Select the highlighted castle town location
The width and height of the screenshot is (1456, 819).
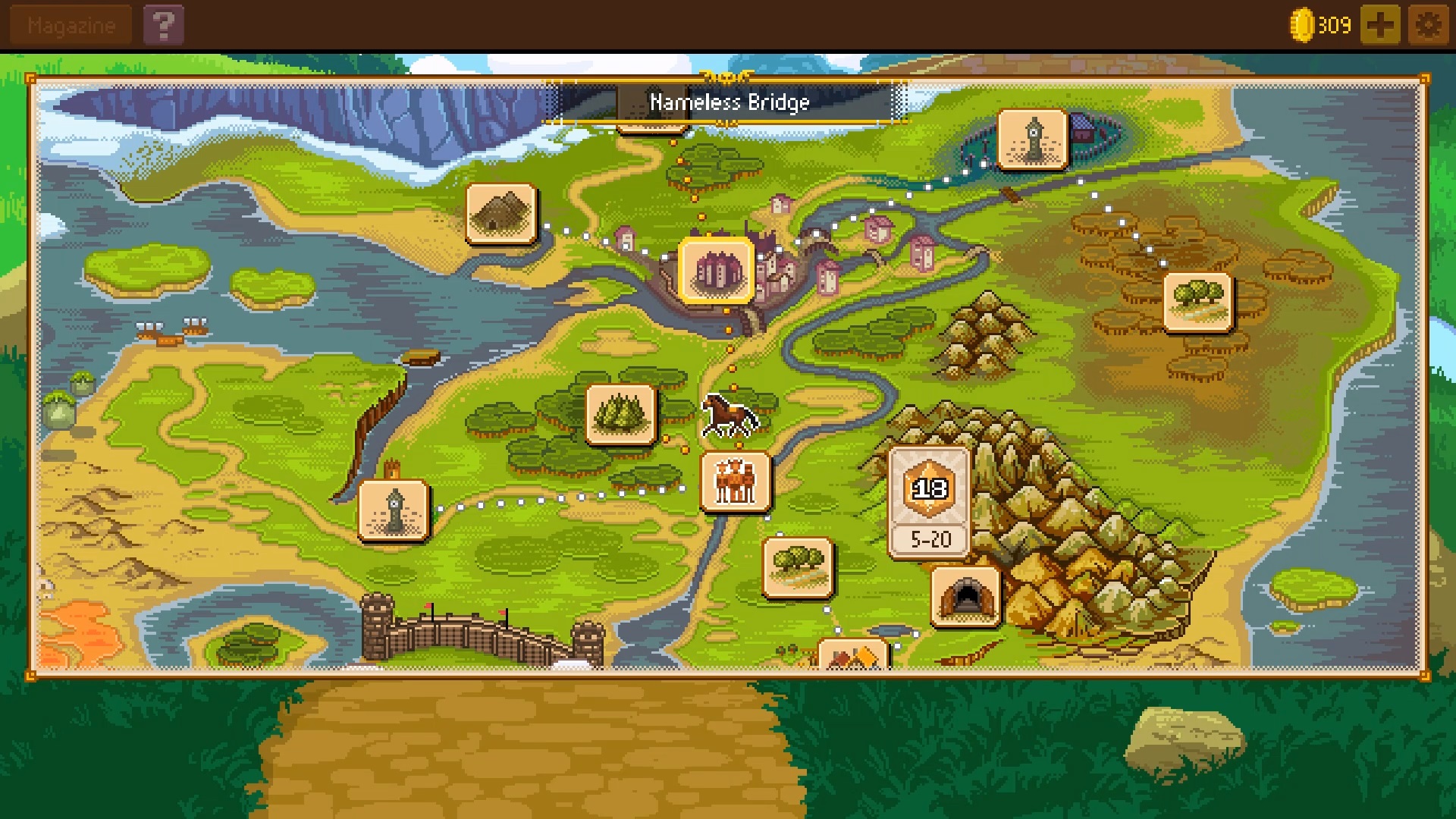(716, 271)
